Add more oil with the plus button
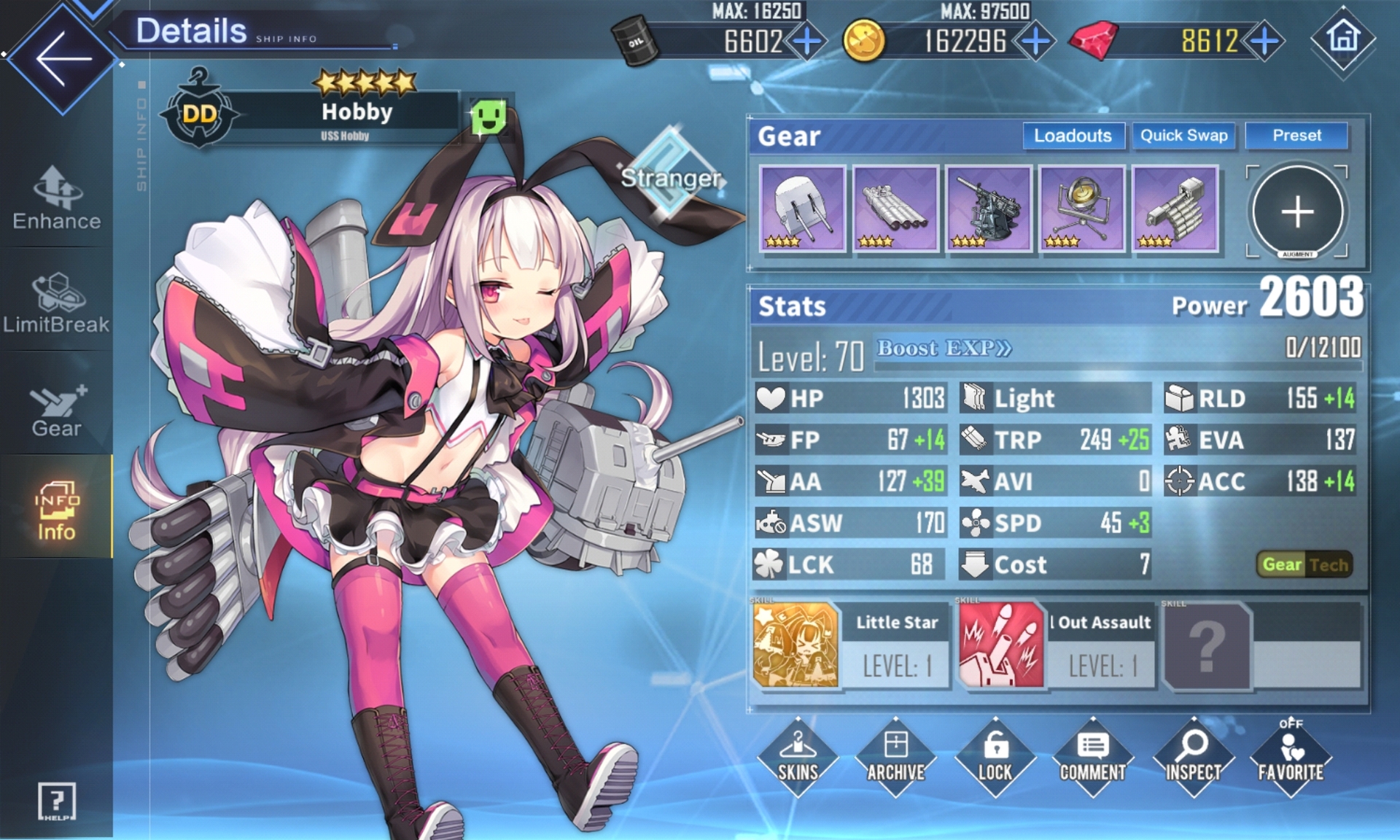The height and width of the screenshot is (840, 1400). pyautogui.click(x=806, y=42)
